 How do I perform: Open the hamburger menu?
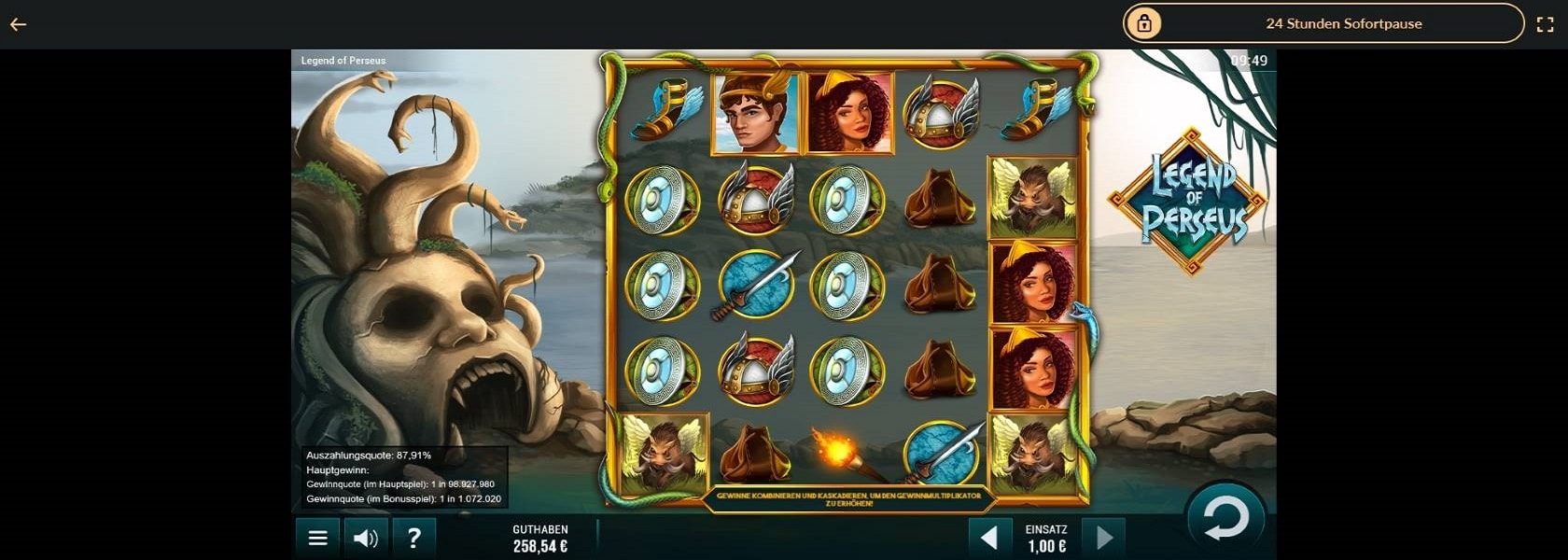tap(317, 538)
